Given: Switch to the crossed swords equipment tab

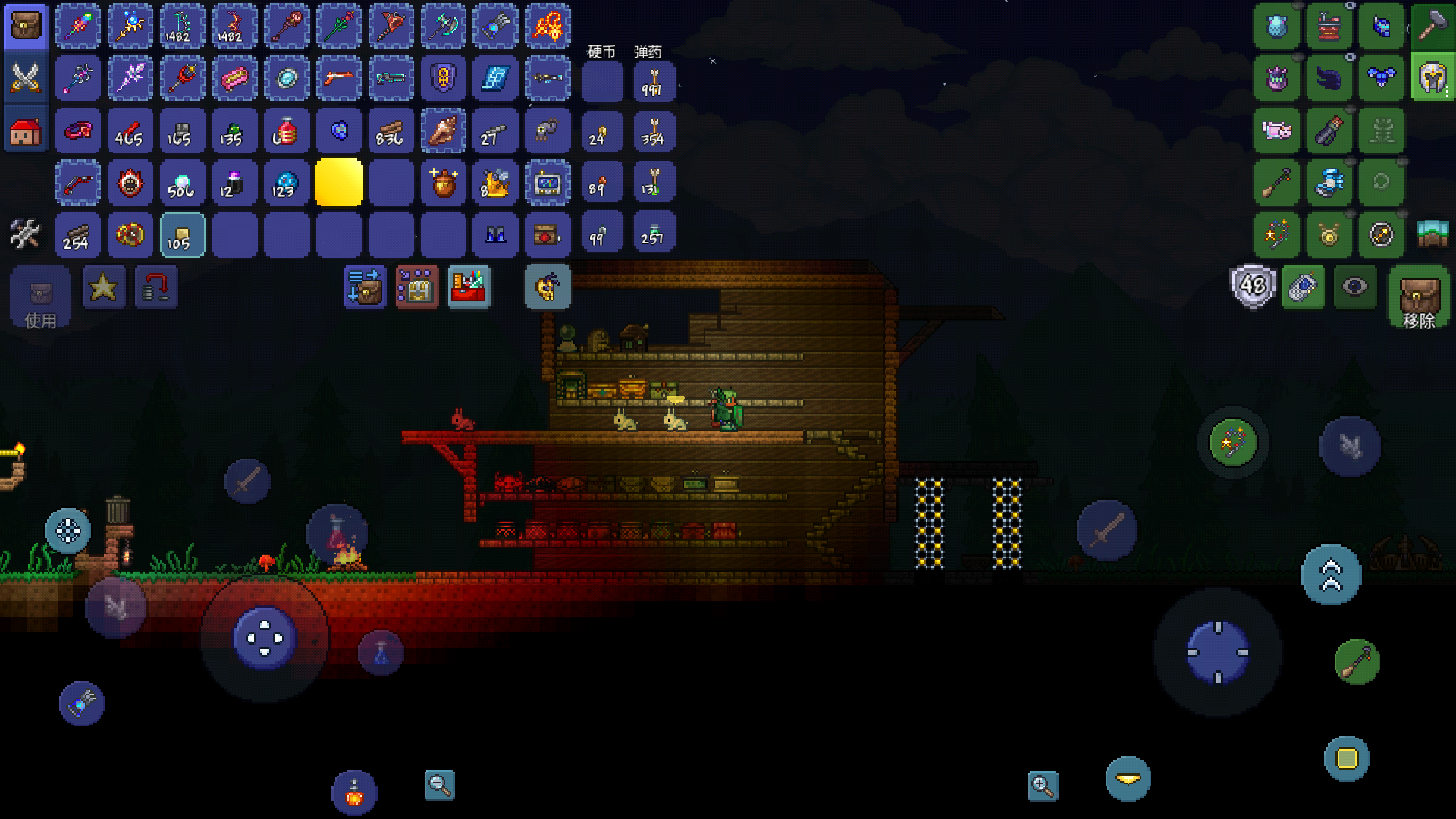Looking at the screenshot, I should click(26, 78).
